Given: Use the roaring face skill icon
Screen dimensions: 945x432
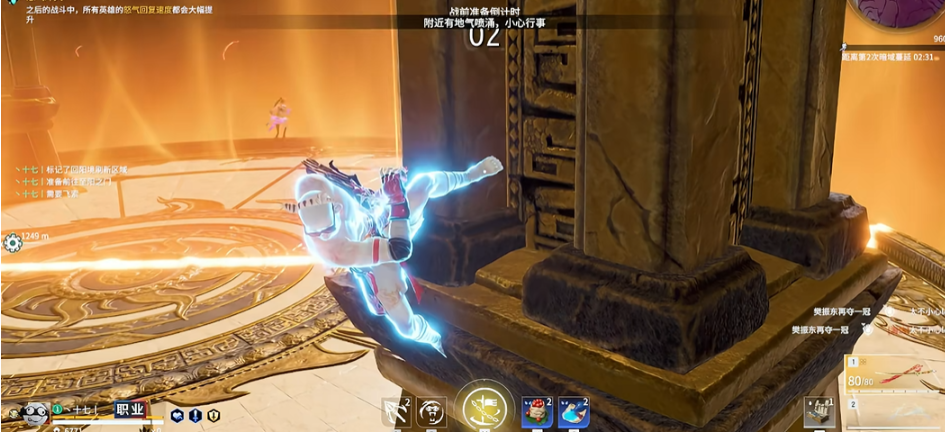Looking at the screenshot, I should click(x=431, y=410).
